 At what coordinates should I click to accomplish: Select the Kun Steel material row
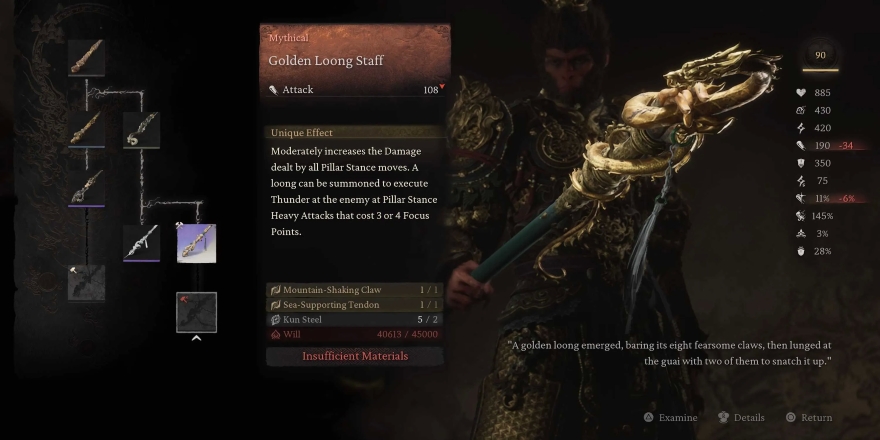(355, 319)
